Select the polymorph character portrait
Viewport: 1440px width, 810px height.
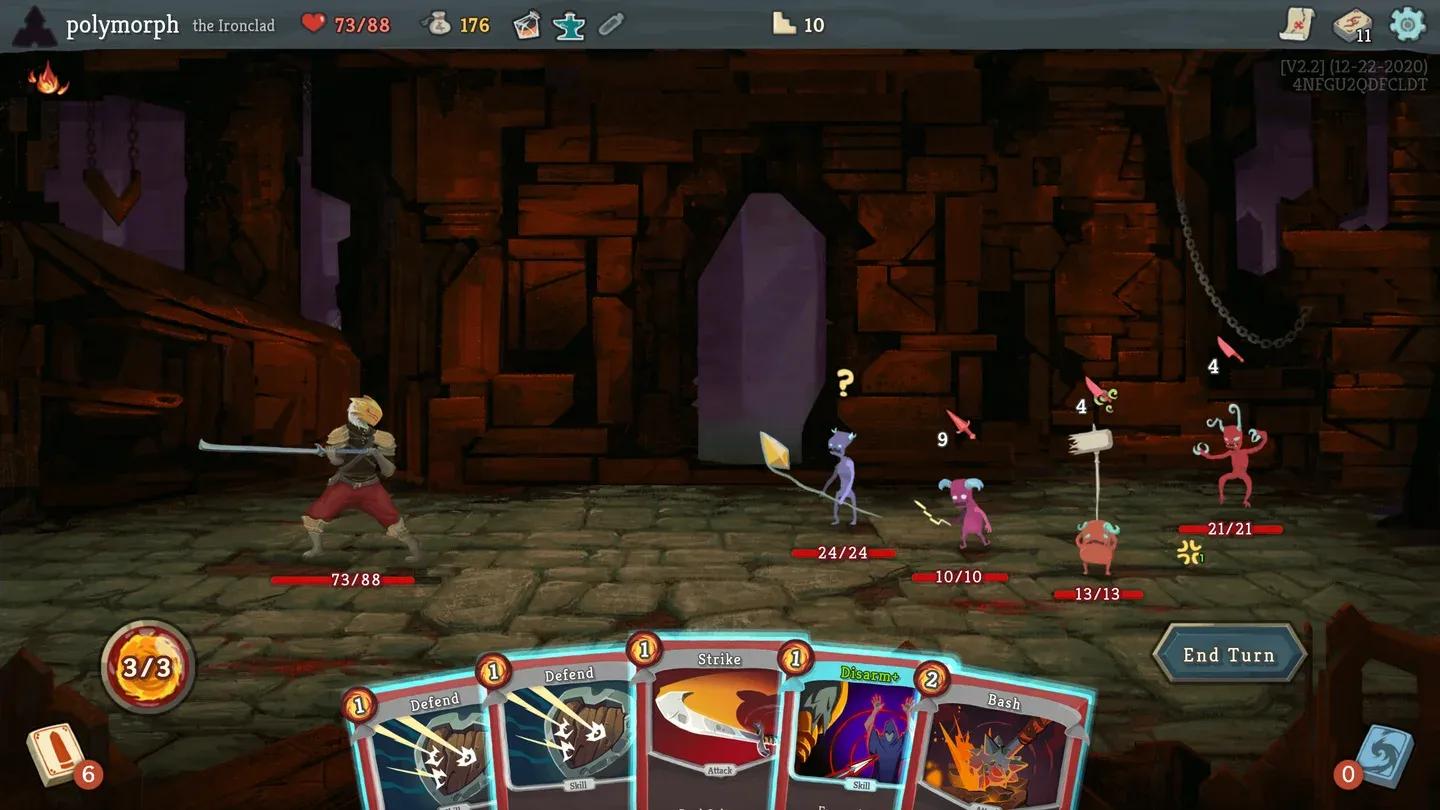[34, 24]
